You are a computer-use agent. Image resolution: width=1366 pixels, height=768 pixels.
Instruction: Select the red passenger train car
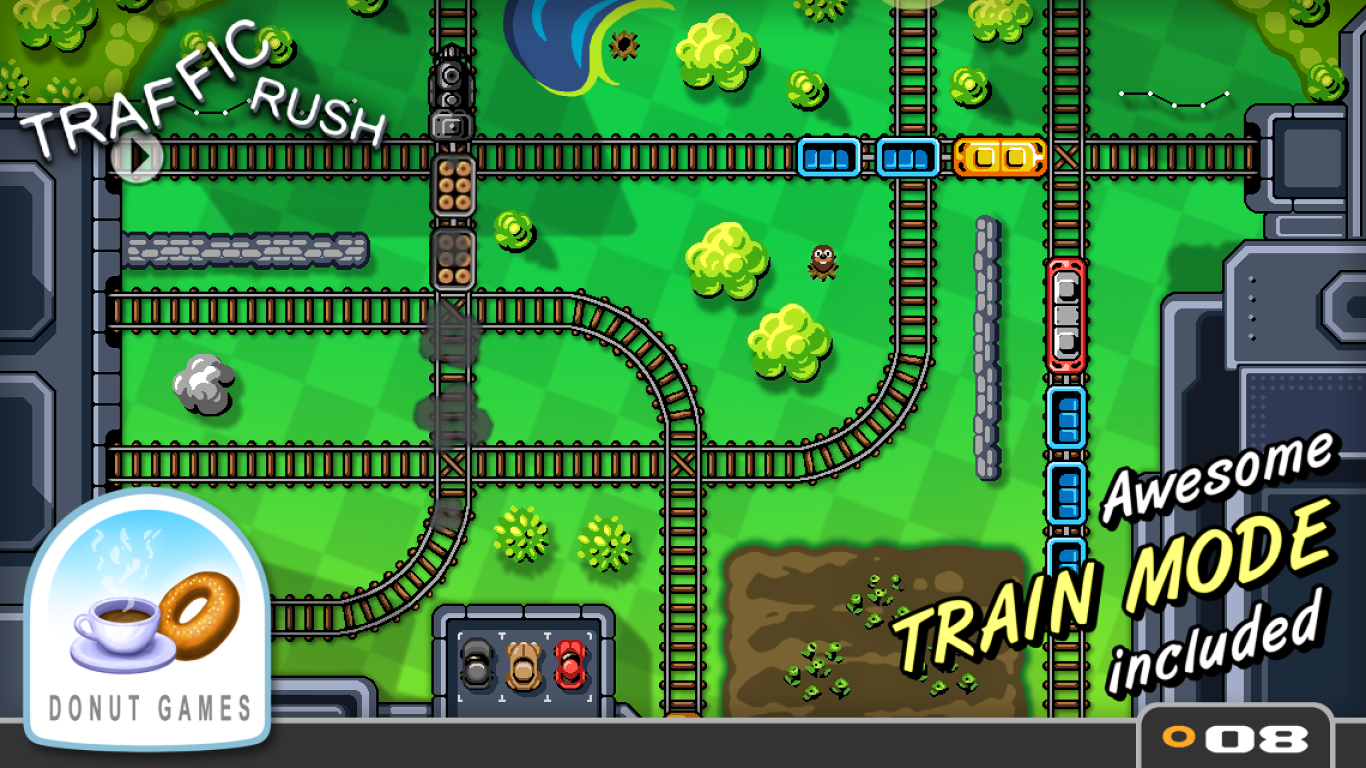tap(1066, 315)
